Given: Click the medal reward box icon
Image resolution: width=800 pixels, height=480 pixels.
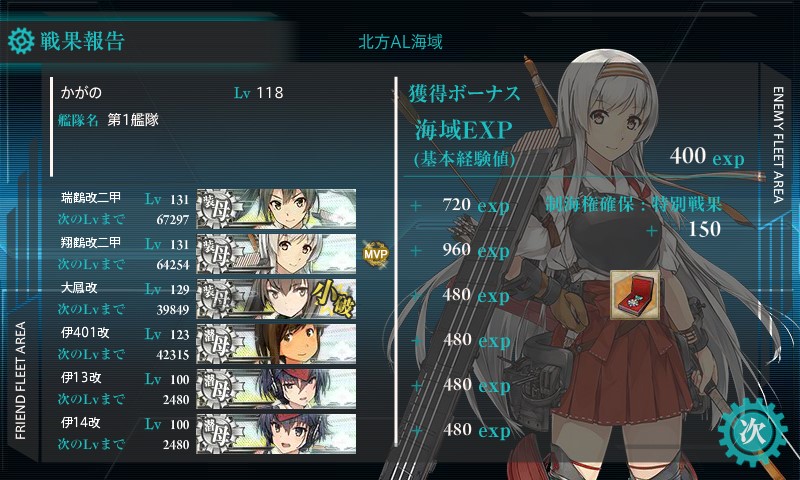Looking at the screenshot, I should coord(634,295).
